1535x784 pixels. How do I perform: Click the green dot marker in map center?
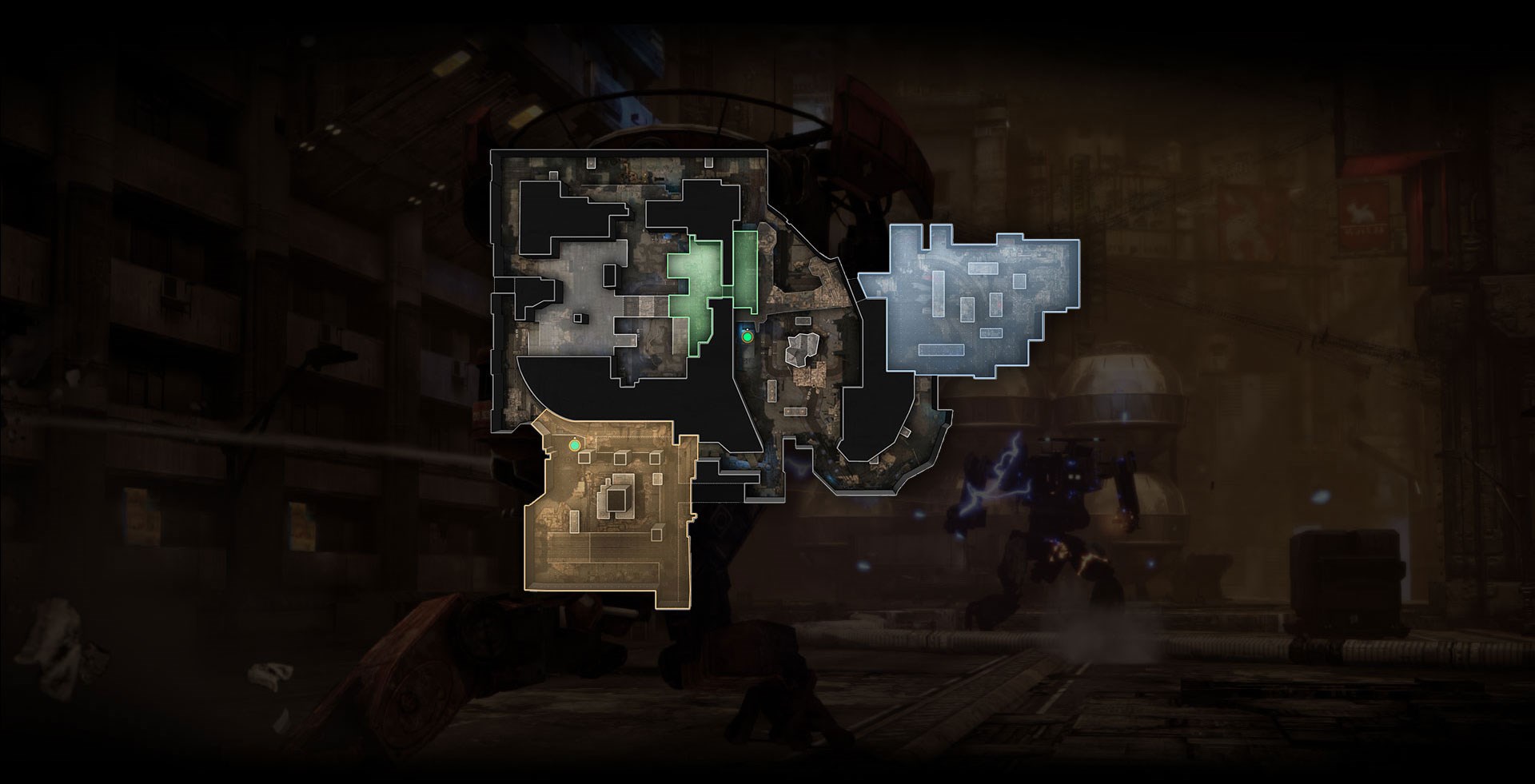748,337
